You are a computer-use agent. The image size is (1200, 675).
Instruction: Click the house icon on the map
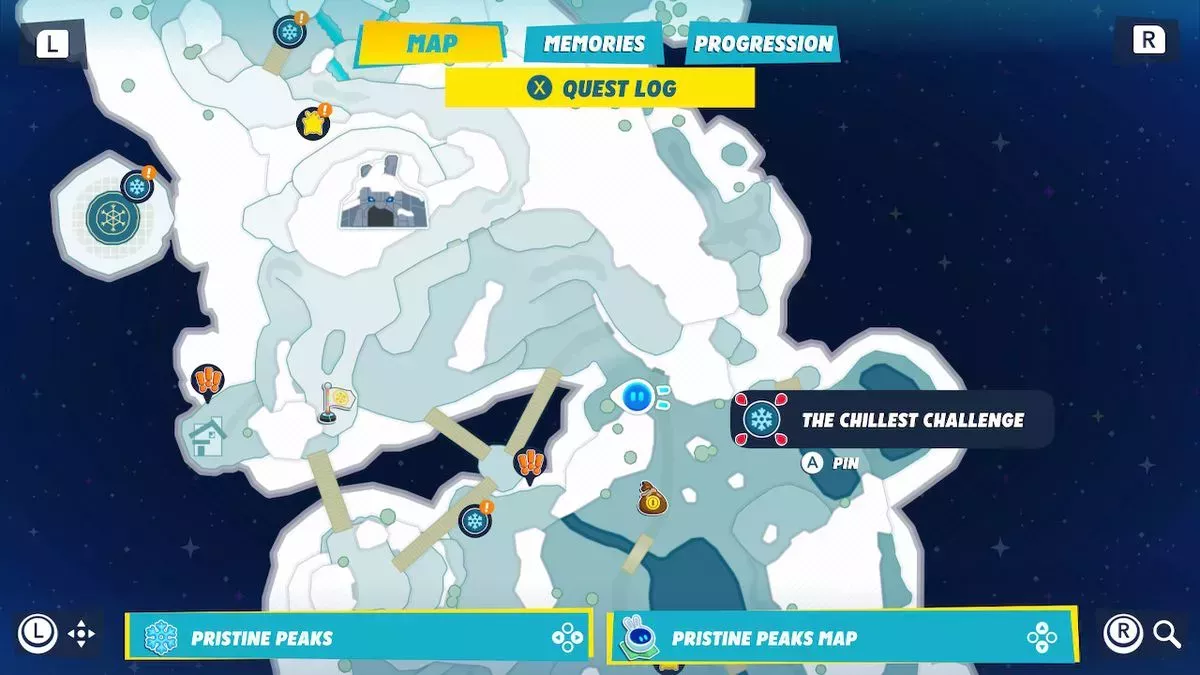click(207, 437)
